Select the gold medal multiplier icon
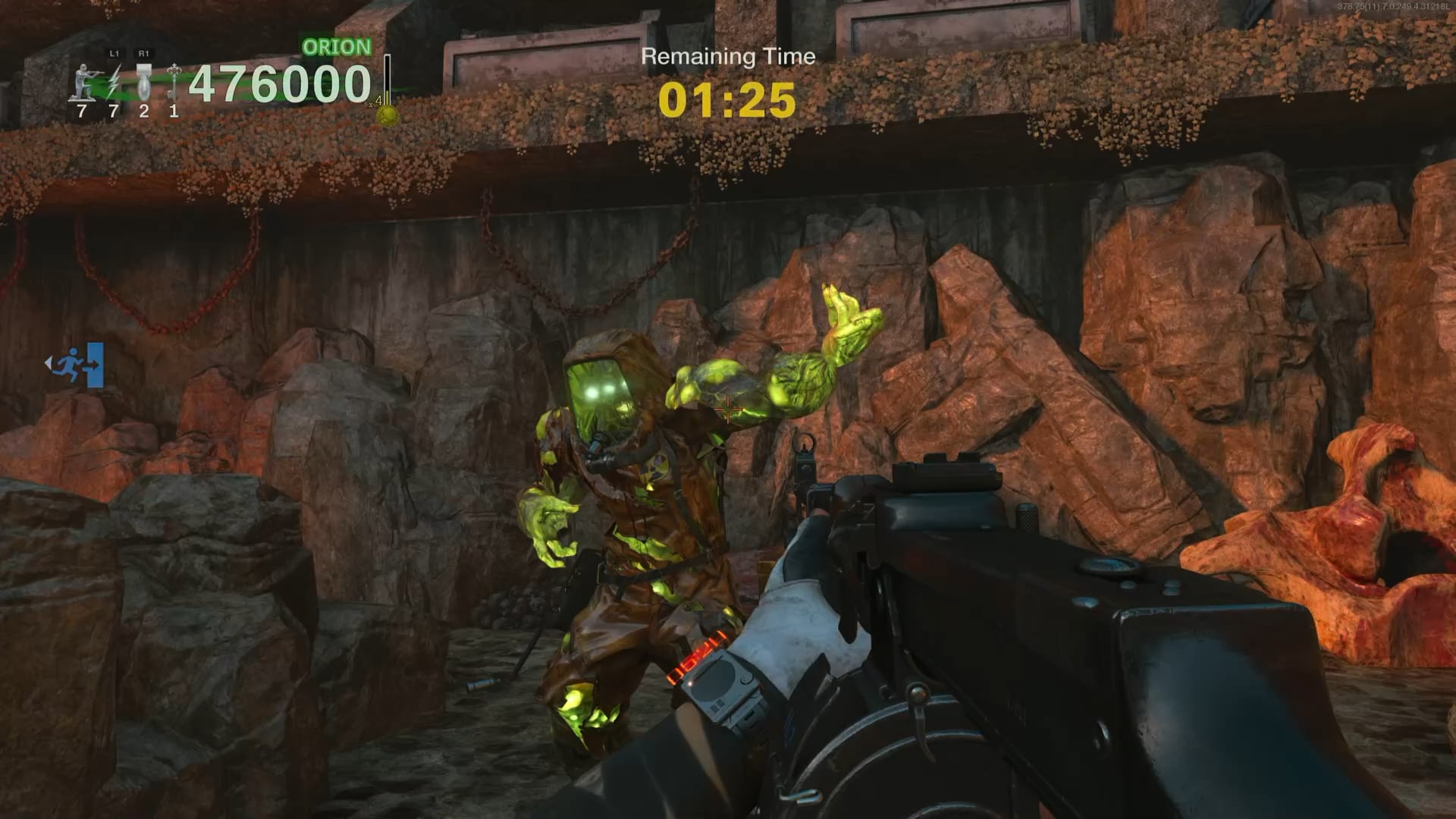 tap(388, 115)
